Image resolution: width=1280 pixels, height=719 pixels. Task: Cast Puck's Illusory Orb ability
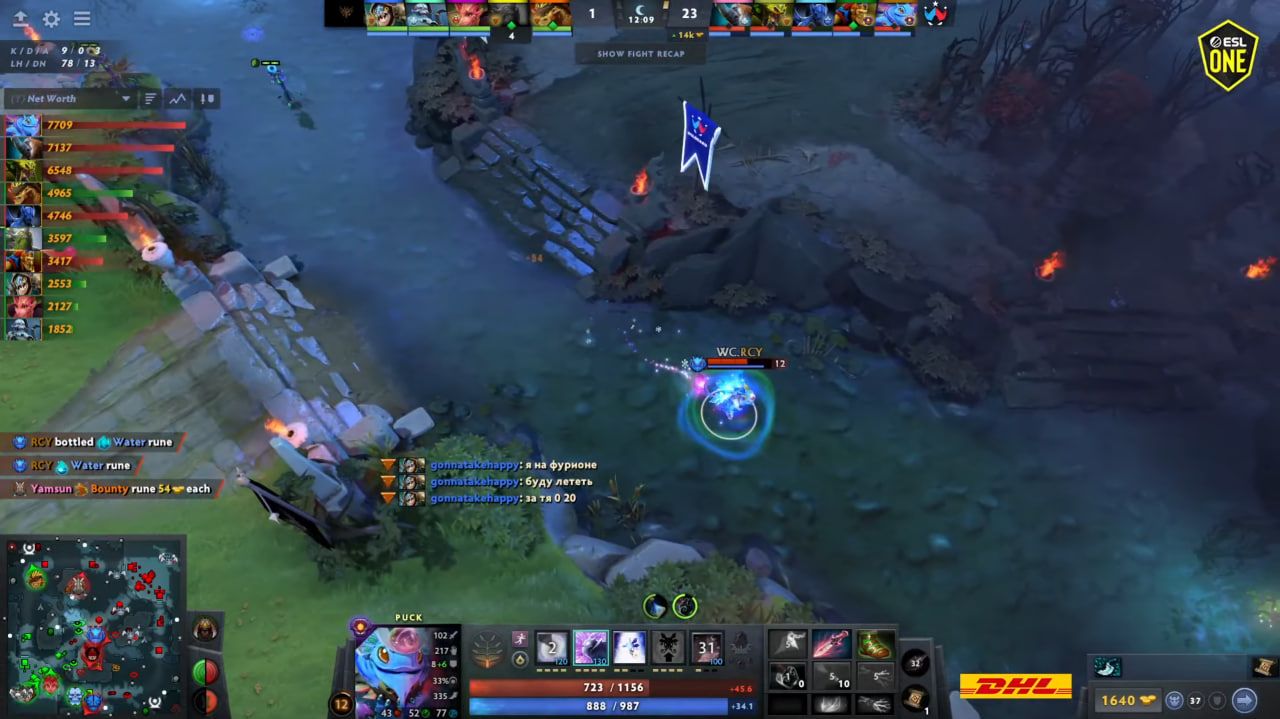click(551, 647)
